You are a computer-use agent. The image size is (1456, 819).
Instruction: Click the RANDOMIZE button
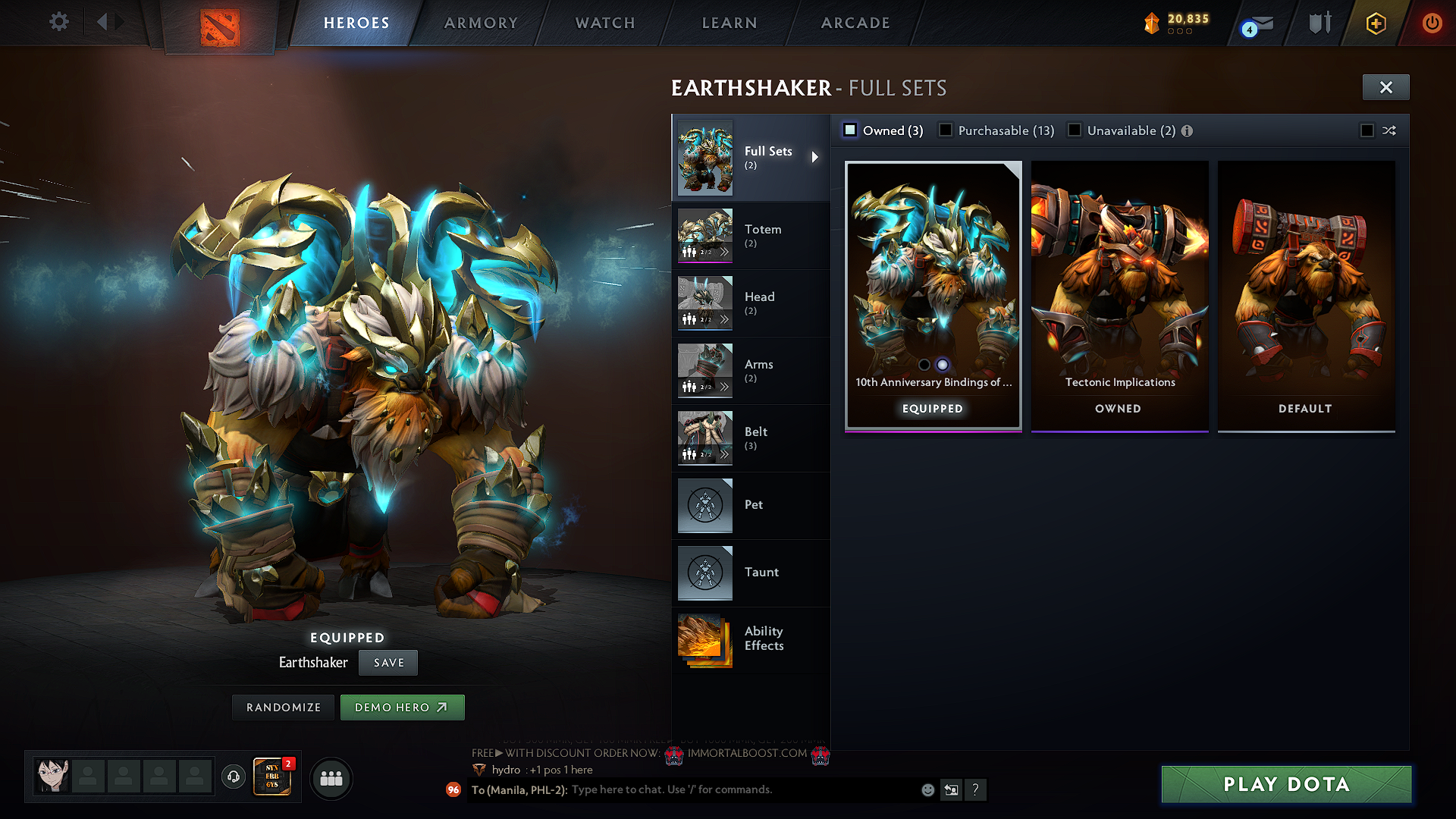point(283,707)
